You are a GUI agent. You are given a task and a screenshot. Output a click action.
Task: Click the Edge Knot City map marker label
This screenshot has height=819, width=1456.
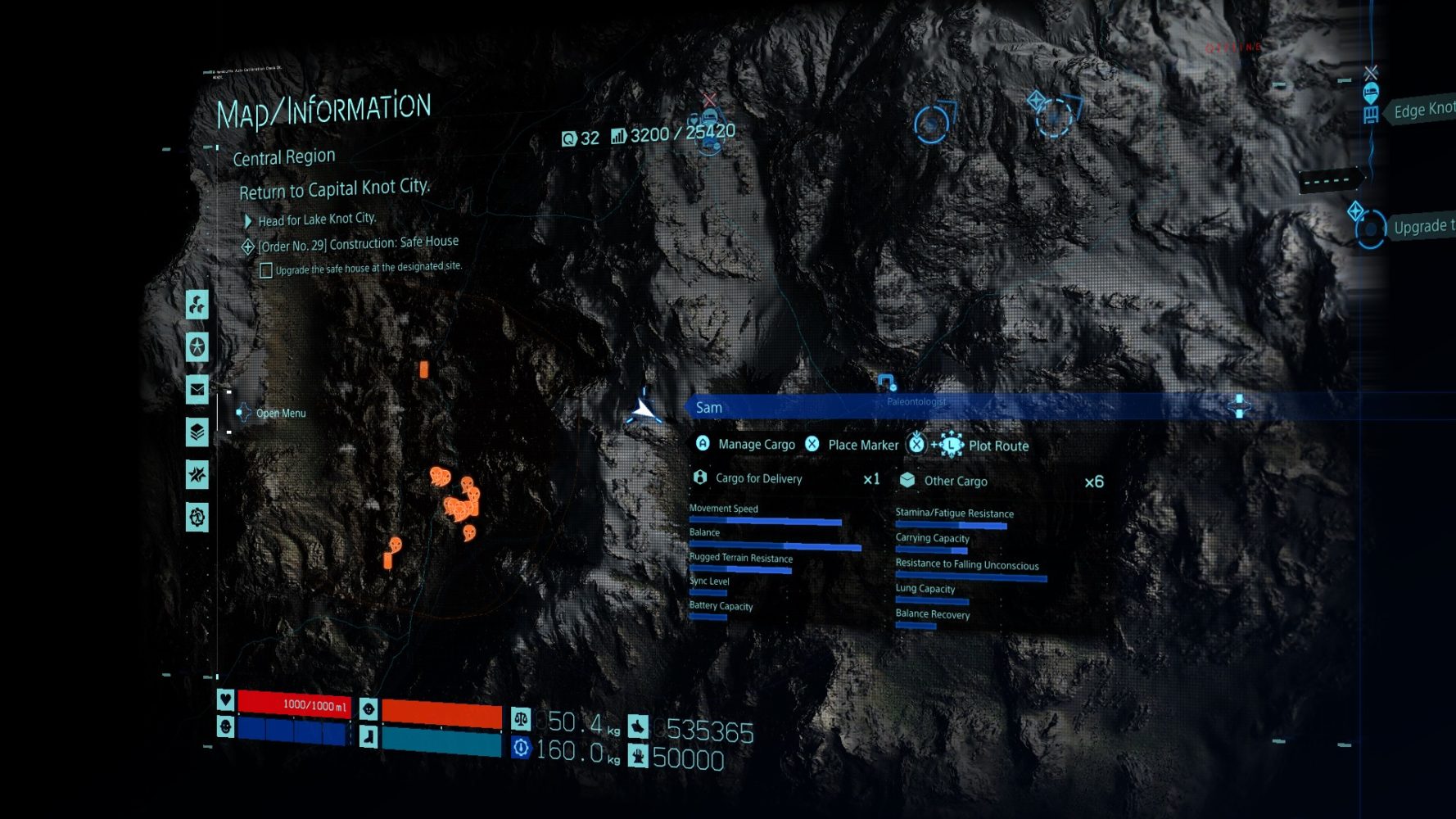(x=1423, y=110)
